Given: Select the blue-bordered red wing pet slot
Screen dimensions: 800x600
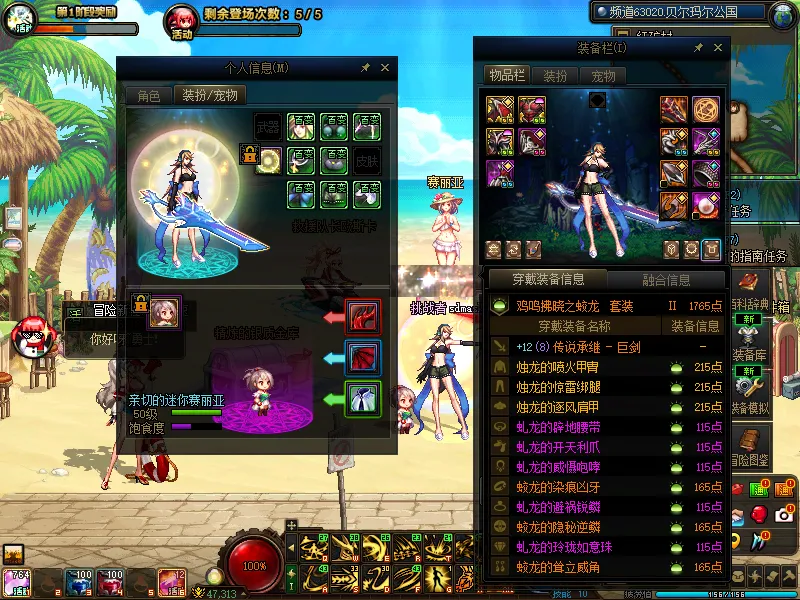Looking at the screenshot, I should (x=360, y=357).
